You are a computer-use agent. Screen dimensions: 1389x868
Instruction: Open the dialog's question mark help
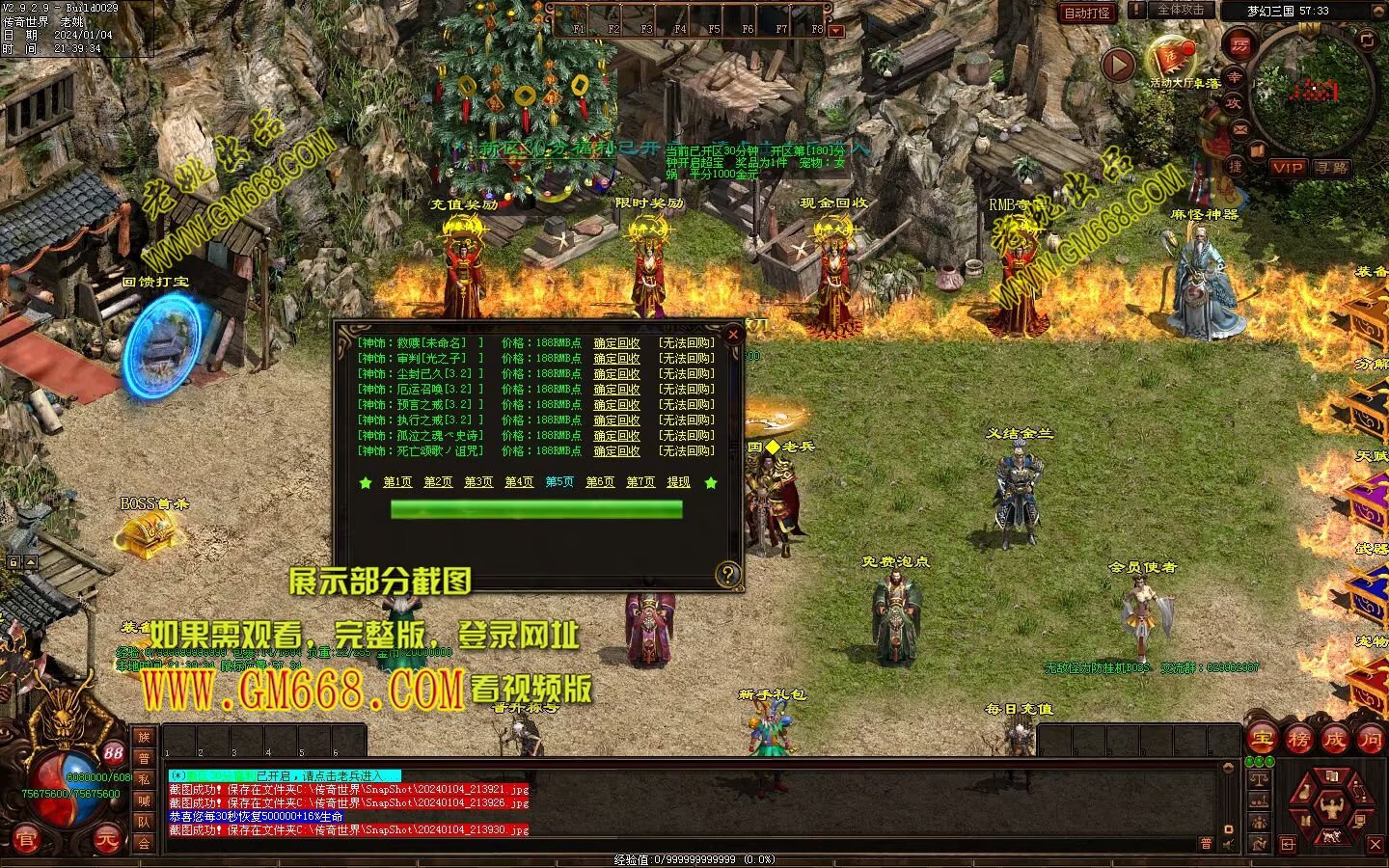pyautogui.click(x=728, y=575)
